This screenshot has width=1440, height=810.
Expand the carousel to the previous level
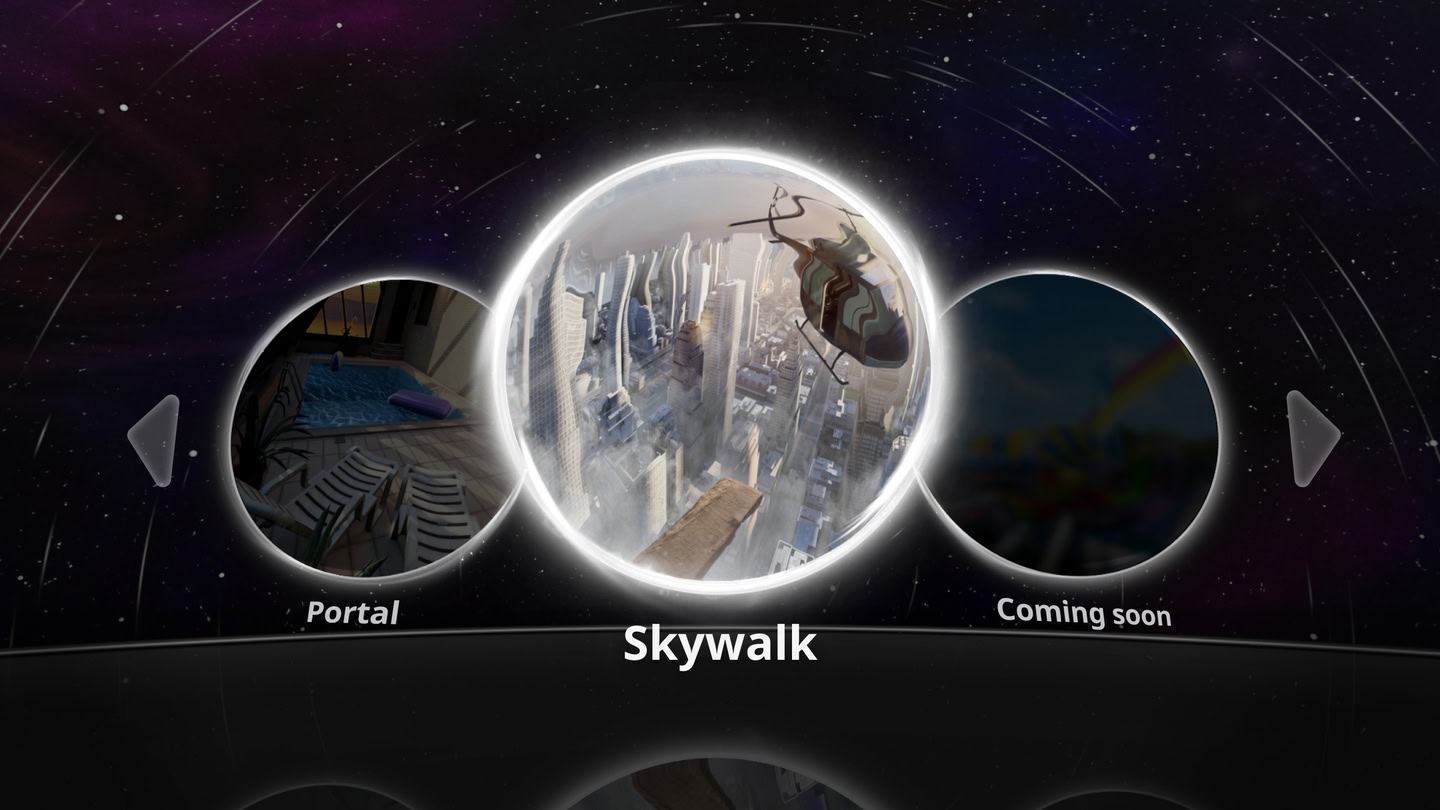coord(152,438)
